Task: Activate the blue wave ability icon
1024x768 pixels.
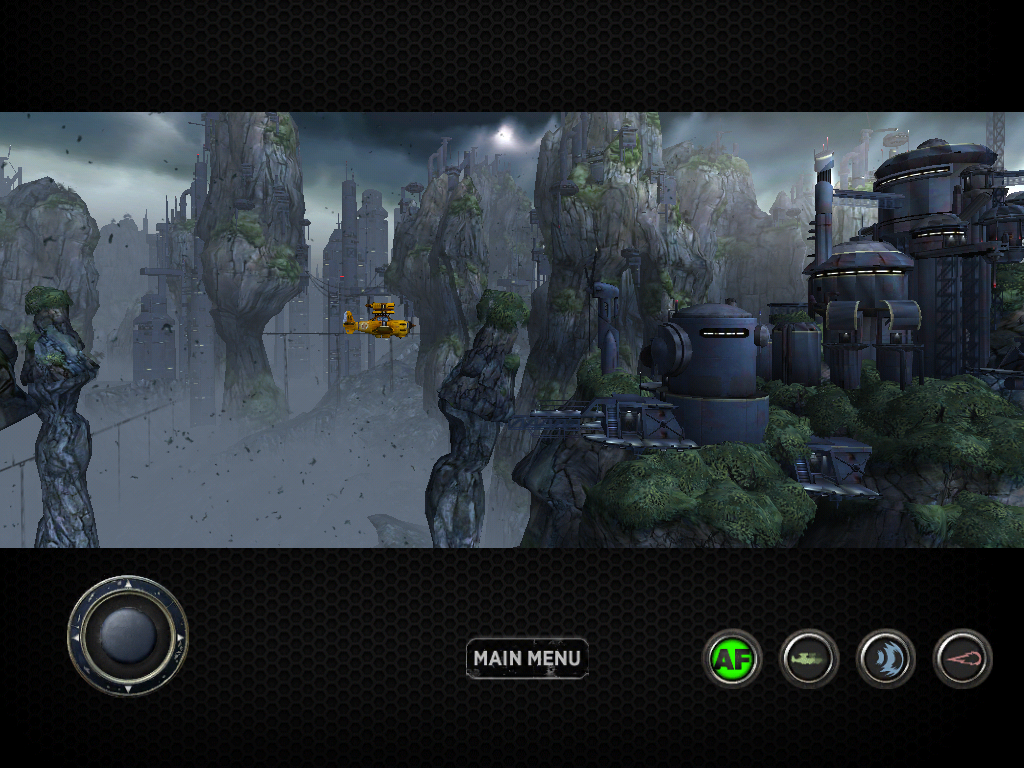Action: pyautogui.click(x=886, y=659)
